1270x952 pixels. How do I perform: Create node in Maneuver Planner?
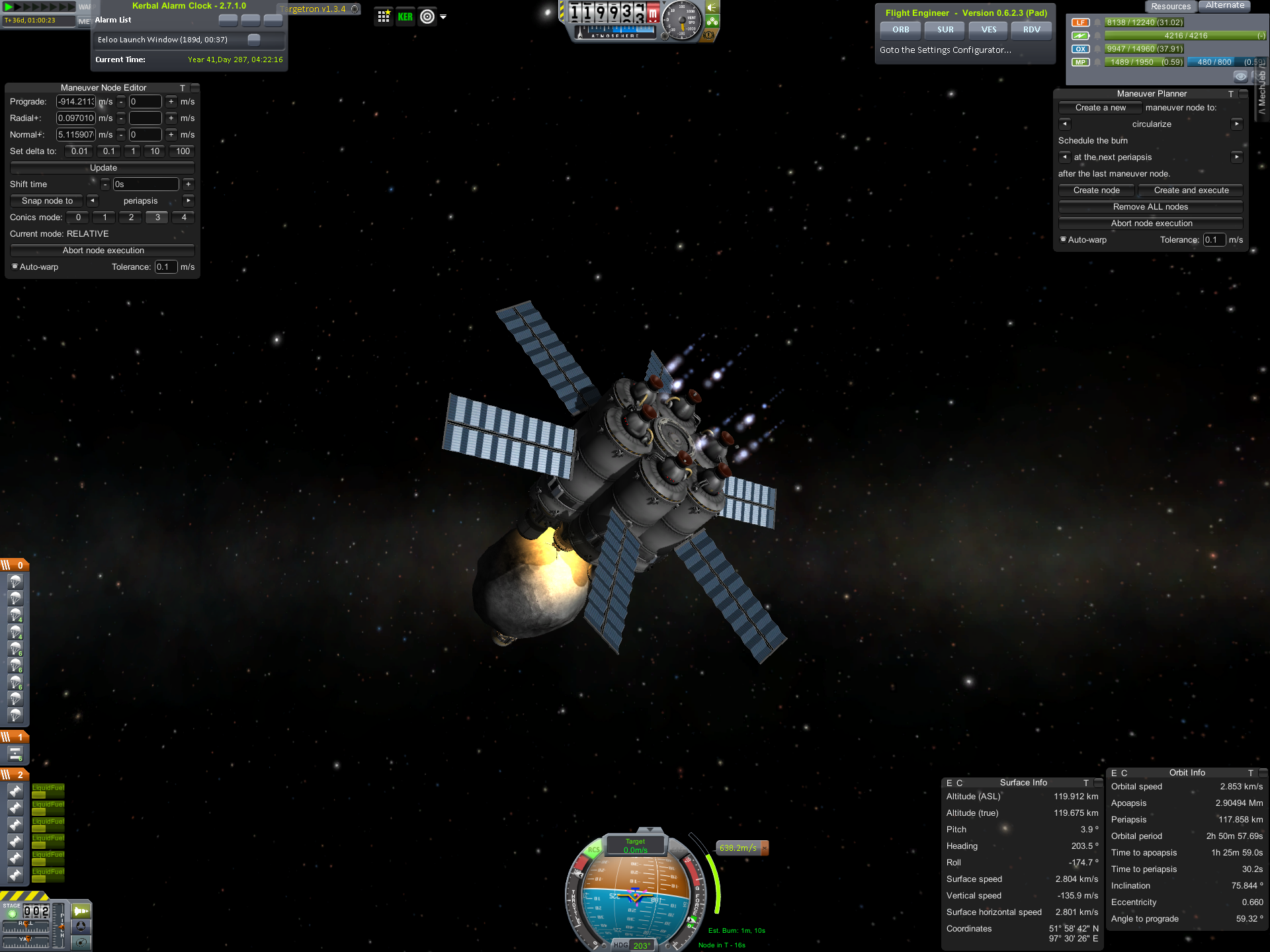[x=1096, y=190]
